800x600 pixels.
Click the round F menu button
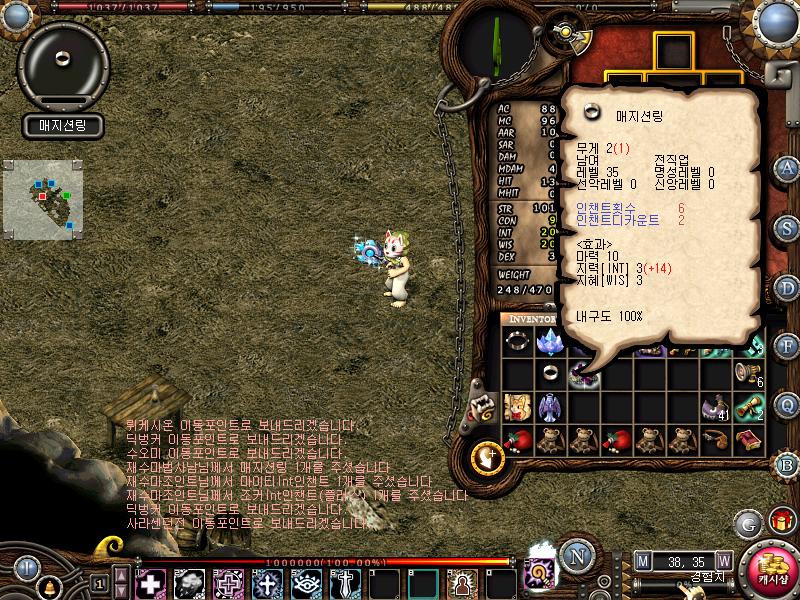787,346
